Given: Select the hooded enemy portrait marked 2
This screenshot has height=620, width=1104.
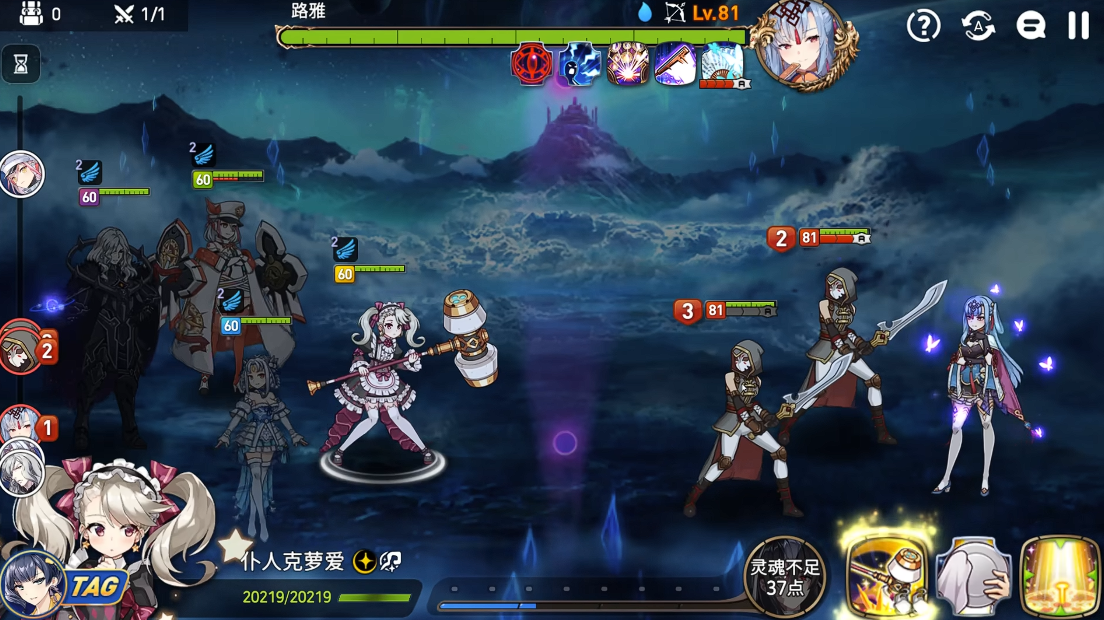Looking at the screenshot, I should [20, 347].
